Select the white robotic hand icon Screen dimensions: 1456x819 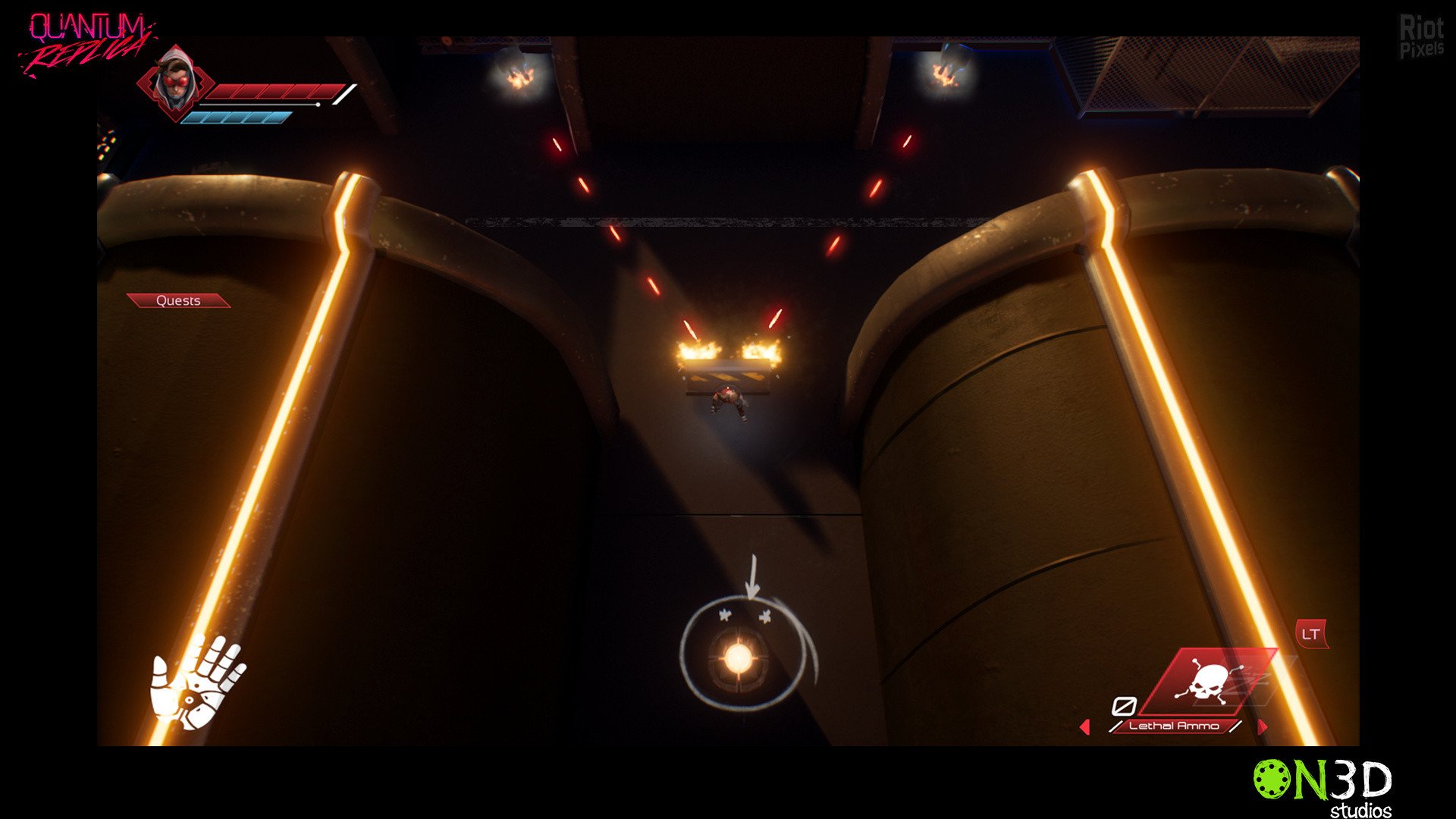point(196,681)
